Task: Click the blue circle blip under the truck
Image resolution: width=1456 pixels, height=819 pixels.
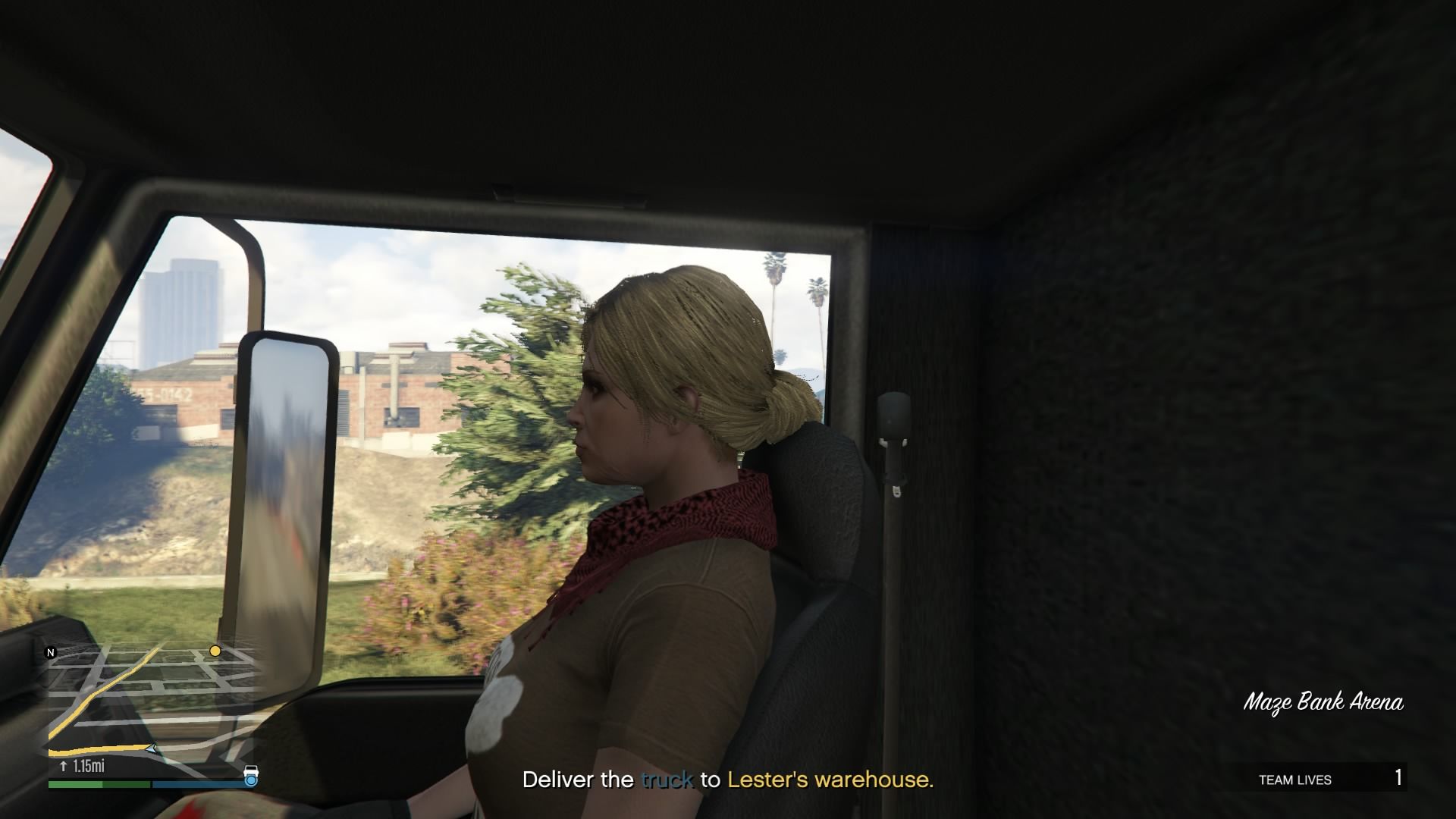Action: pos(251,780)
